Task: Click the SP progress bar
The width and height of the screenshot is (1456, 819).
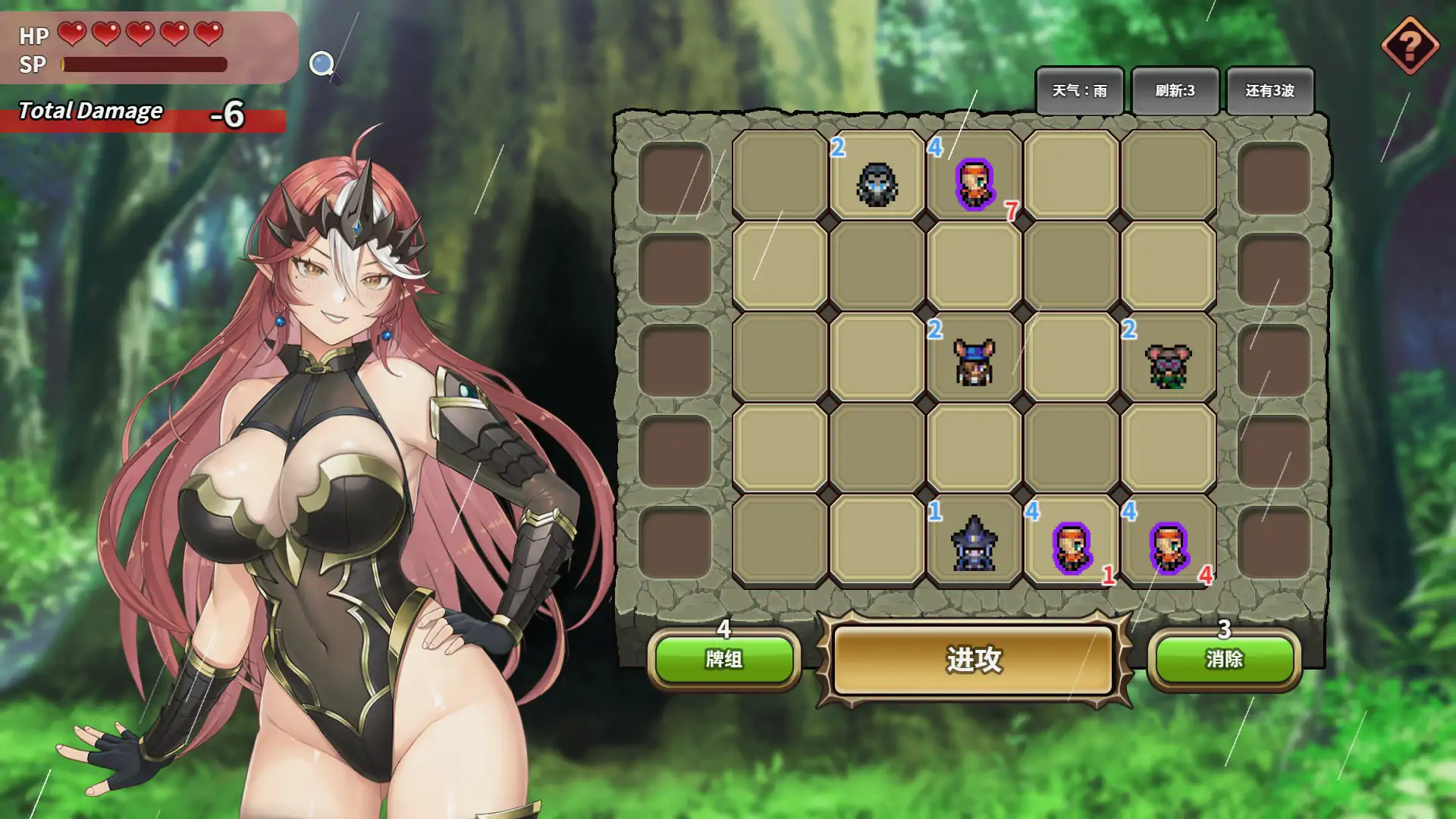Action: (144, 64)
